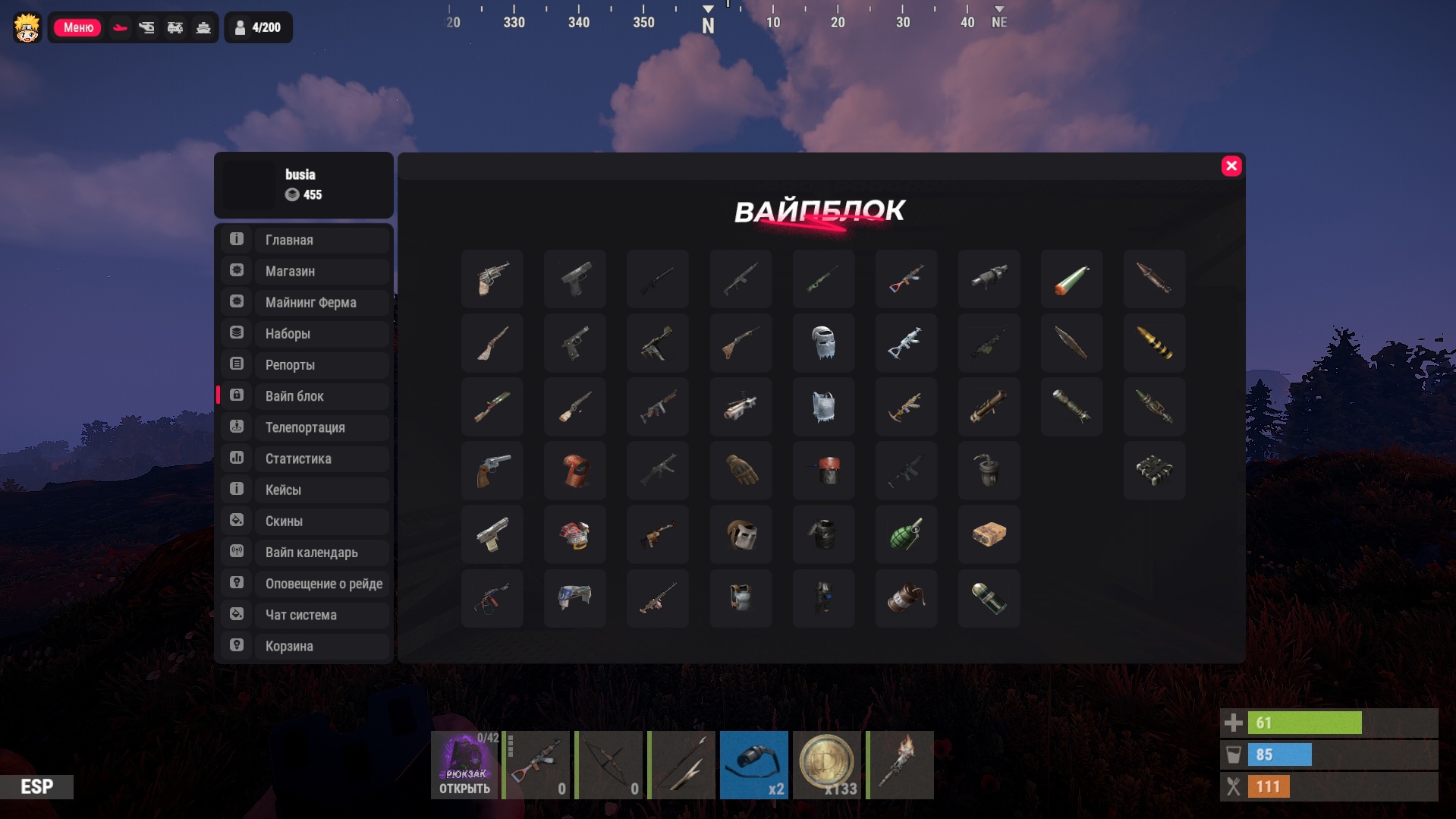Viewport: 1456px width, 819px height.
Task: Open Майнинг Ферма section
Action: (305, 302)
